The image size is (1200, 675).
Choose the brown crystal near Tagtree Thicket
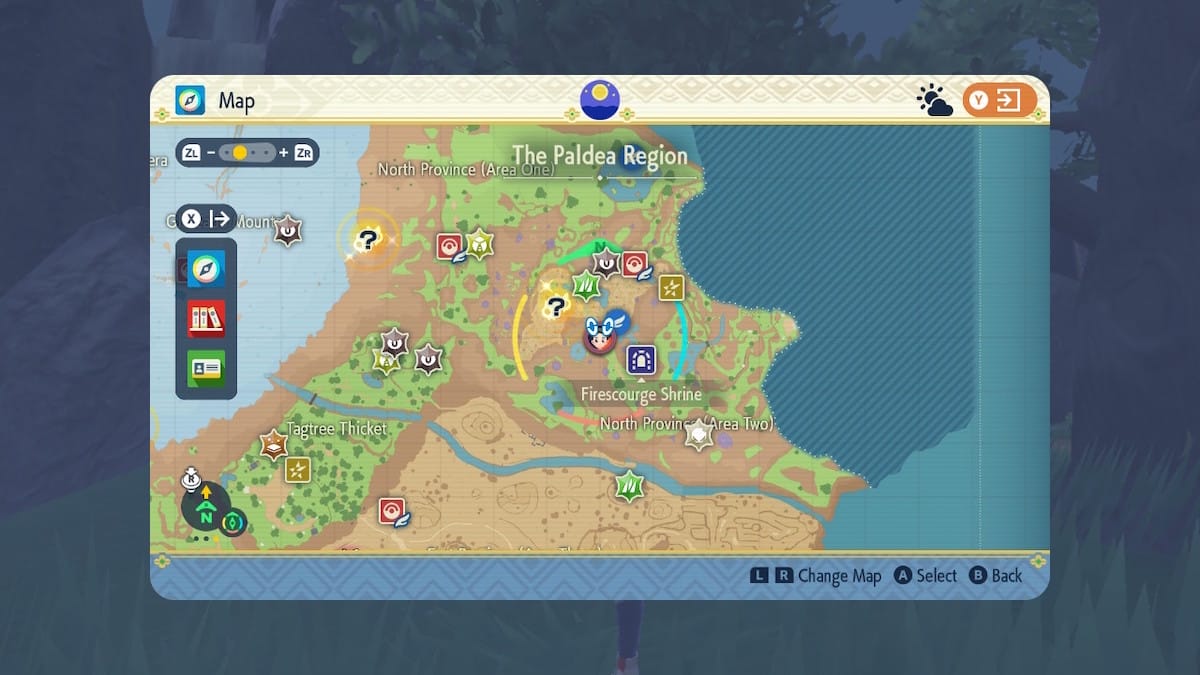pos(273,444)
